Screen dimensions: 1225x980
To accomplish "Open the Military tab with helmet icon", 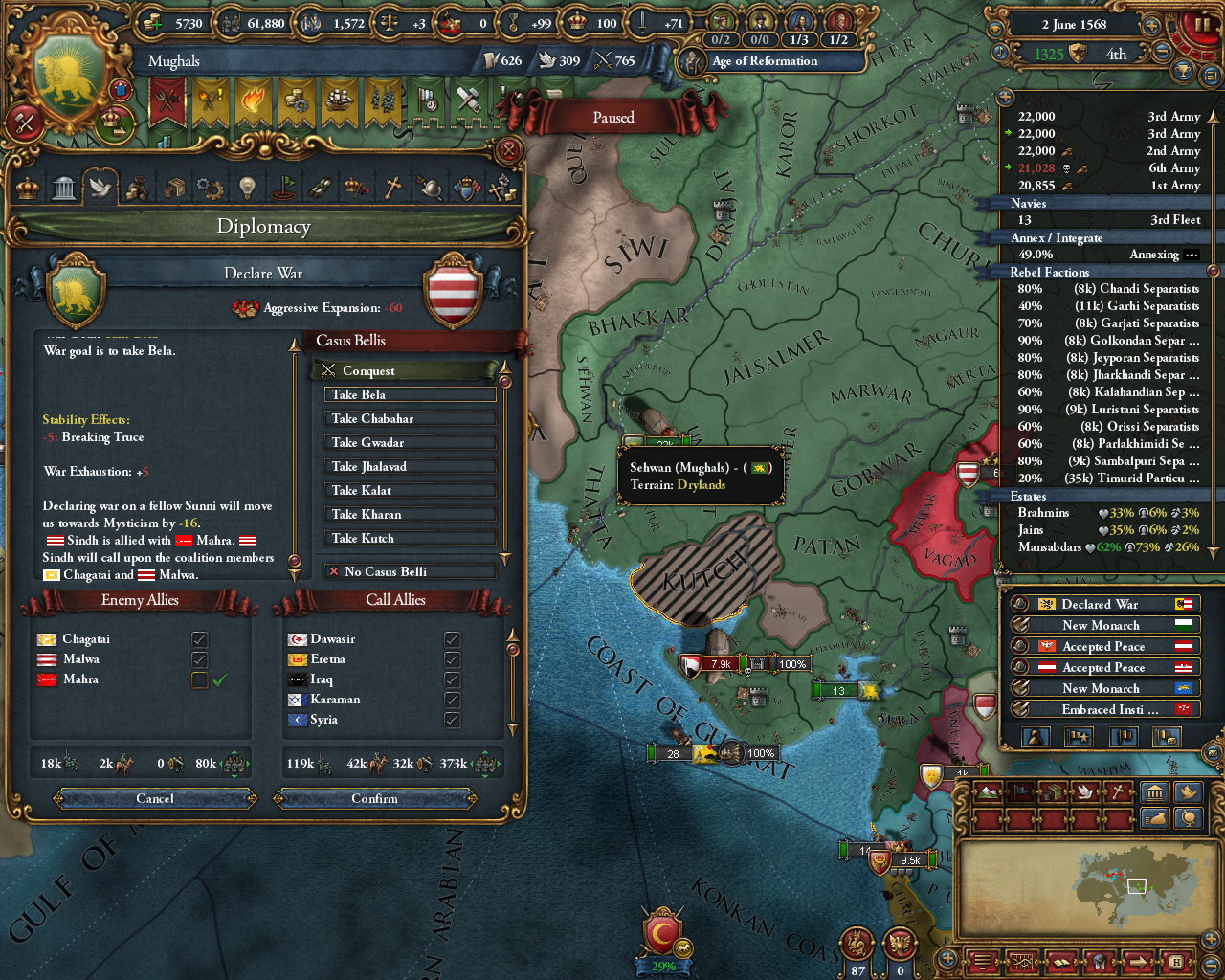I will click(433, 187).
